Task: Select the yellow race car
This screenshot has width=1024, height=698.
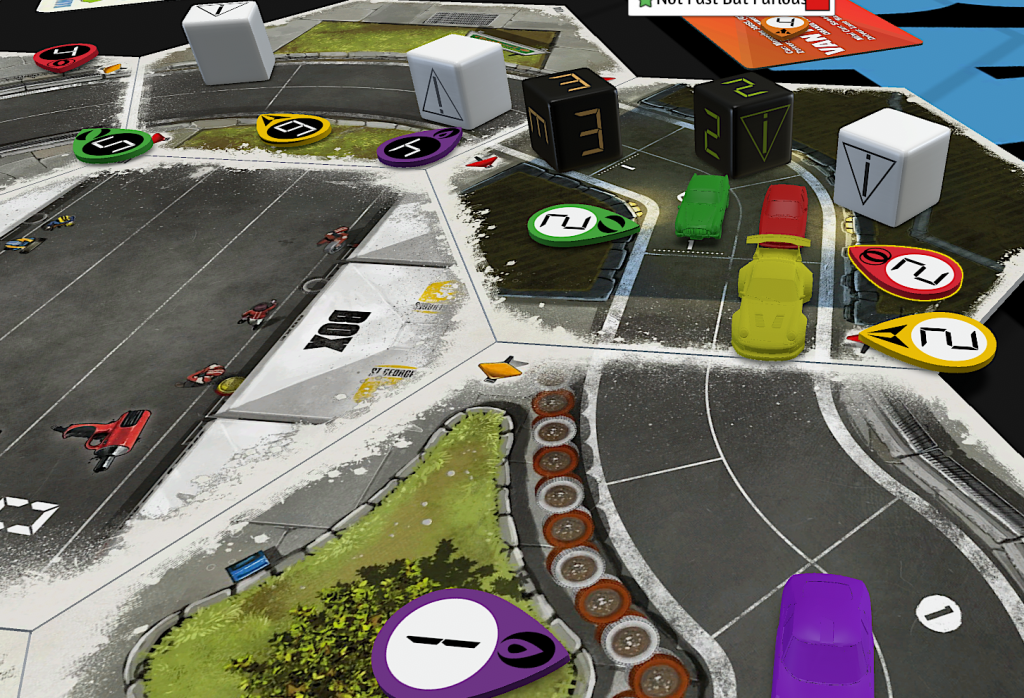Action: [x=770, y=295]
